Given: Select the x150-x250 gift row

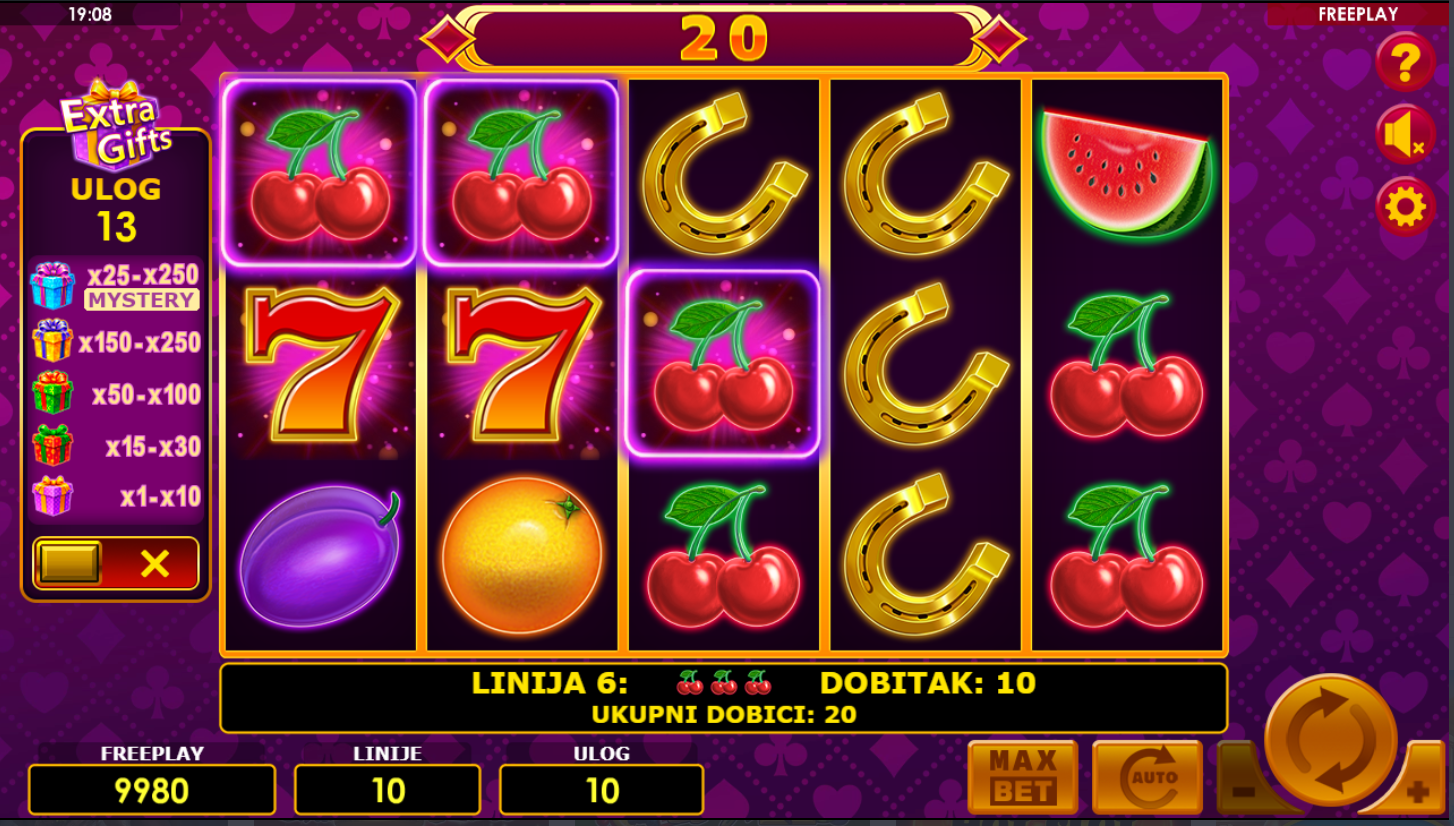Looking at the screenshot, I should pyautogui.click(x=116, y=342).
